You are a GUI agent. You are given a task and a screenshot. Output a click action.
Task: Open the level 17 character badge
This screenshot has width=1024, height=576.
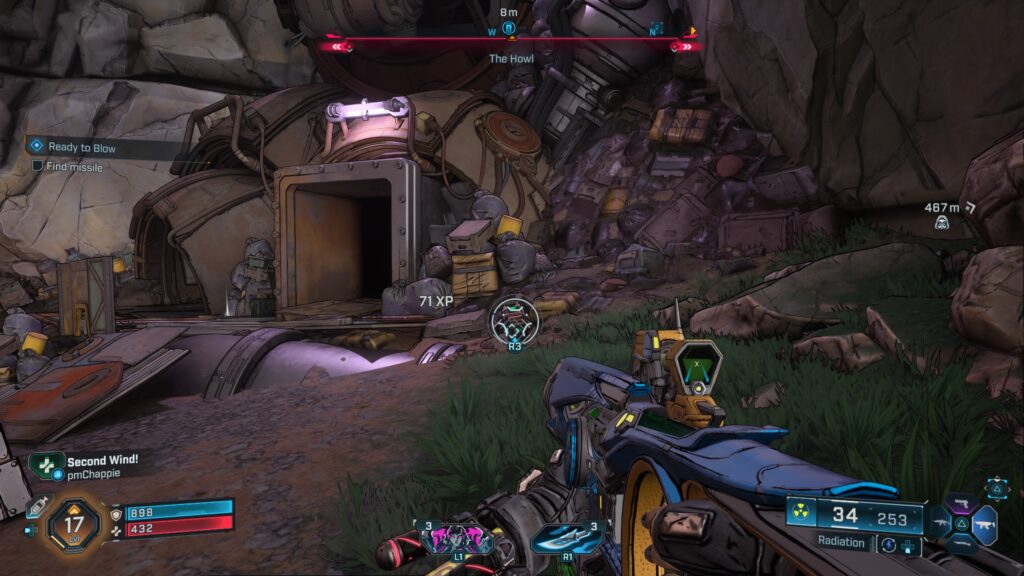75,522
